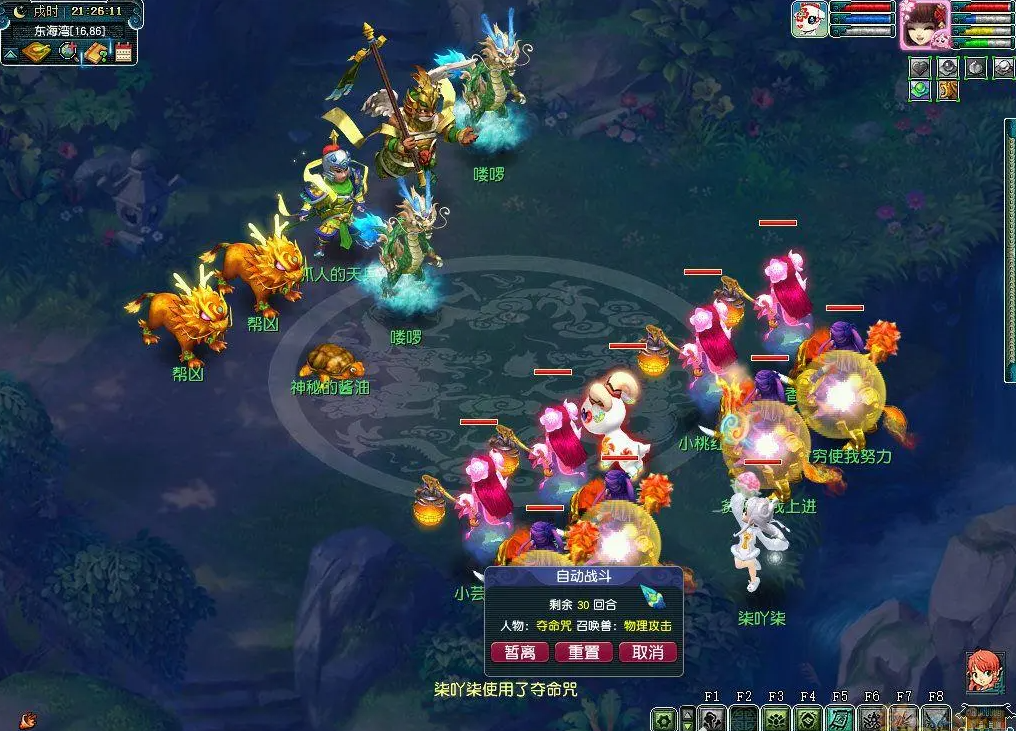Open the green gear settings button
Viewport: 1016px width, 731px height.
coord(662,719)
